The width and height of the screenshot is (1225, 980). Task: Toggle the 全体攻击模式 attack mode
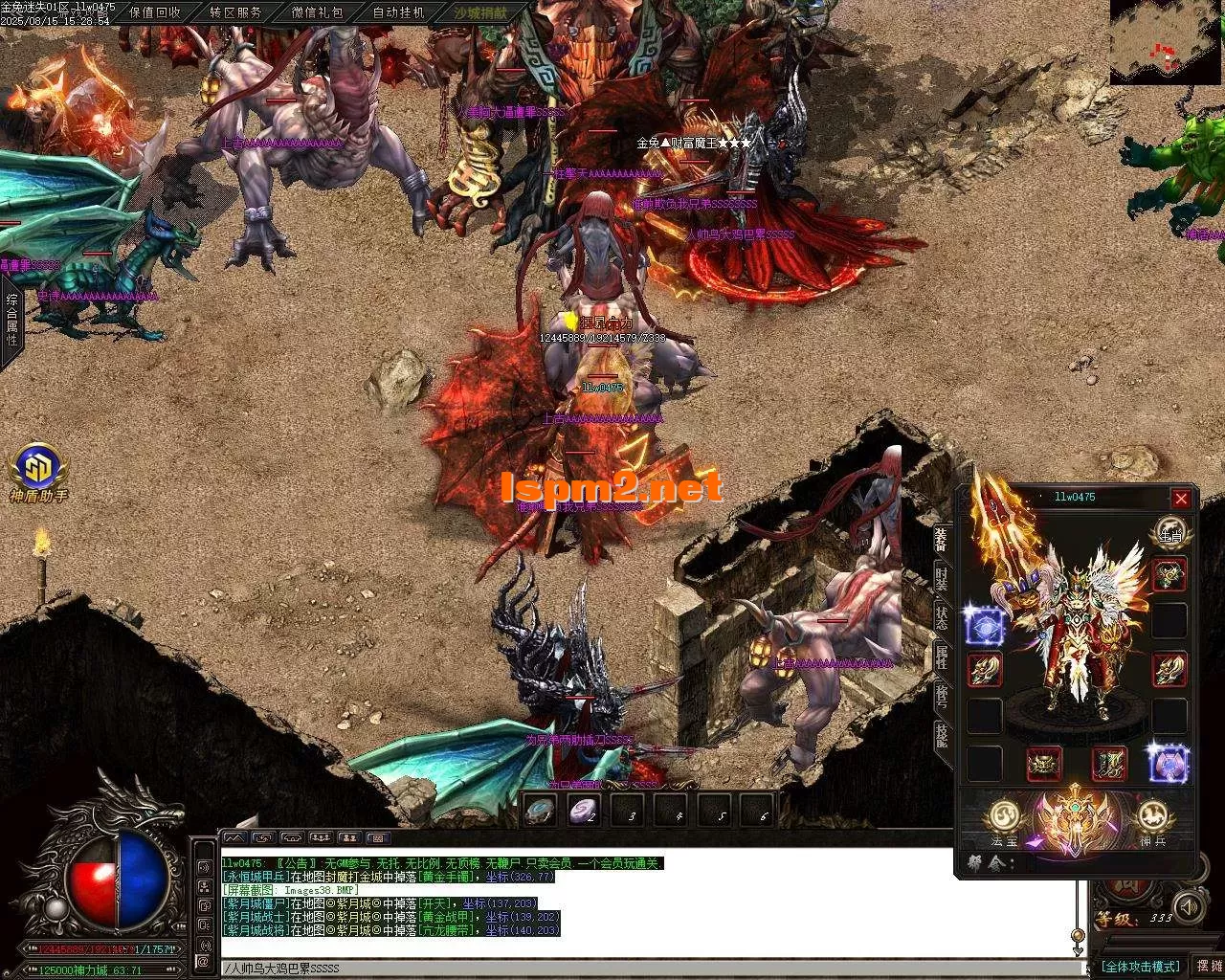coord(1140,967)
